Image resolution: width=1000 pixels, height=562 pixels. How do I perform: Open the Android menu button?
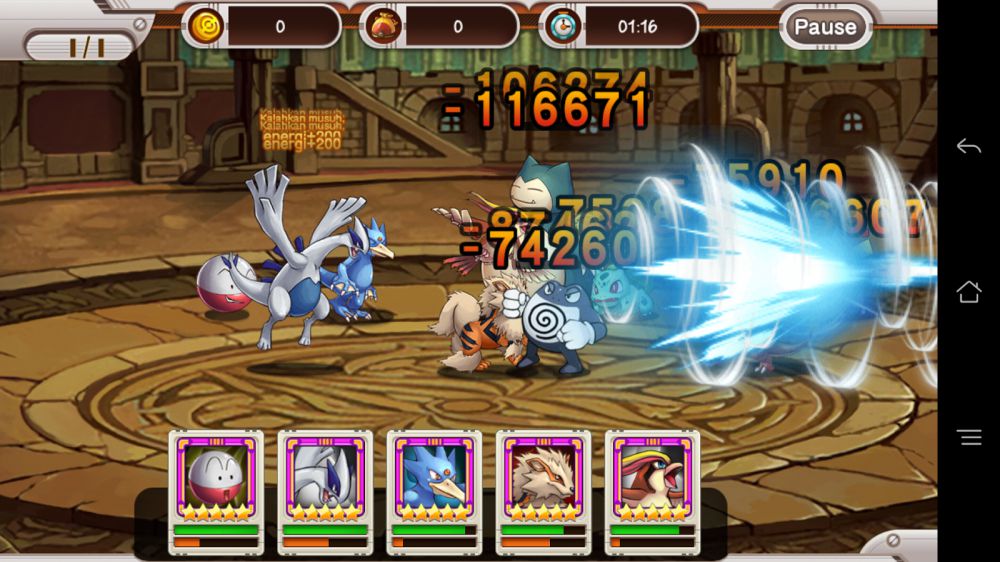[x=968, y=437]
